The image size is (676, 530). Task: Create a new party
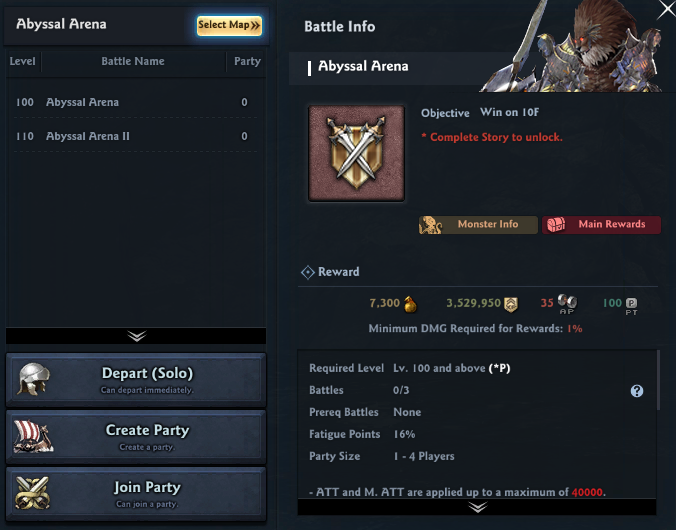tap(136, 436)
